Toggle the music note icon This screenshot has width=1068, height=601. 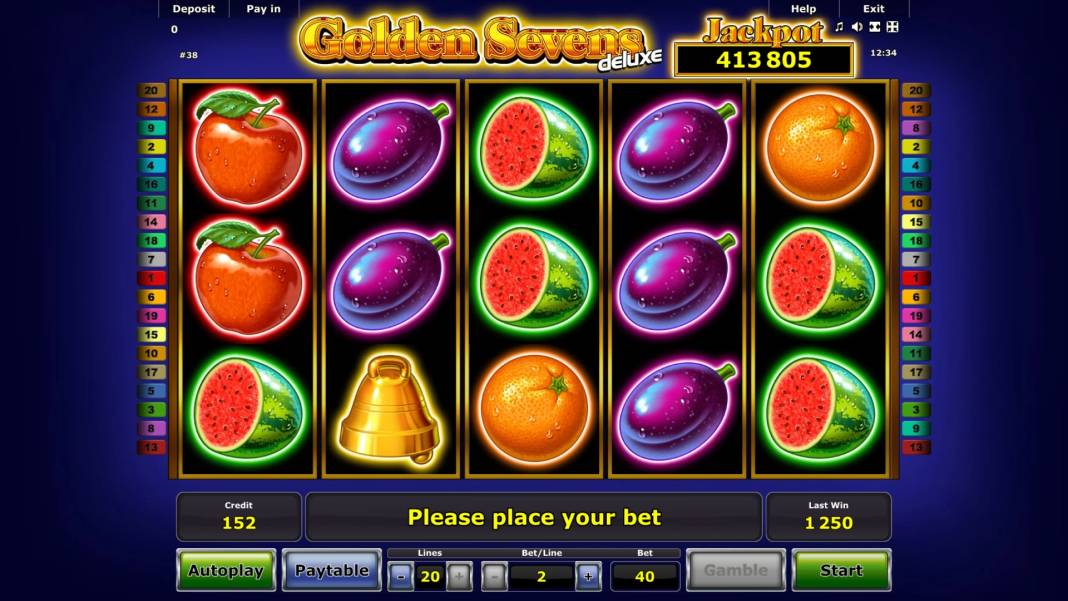coord(840,27)
